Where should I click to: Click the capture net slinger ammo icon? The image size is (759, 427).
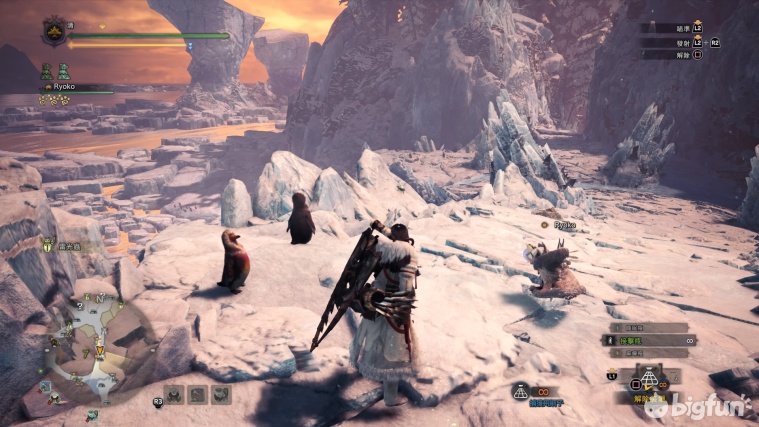coord(521,392)
